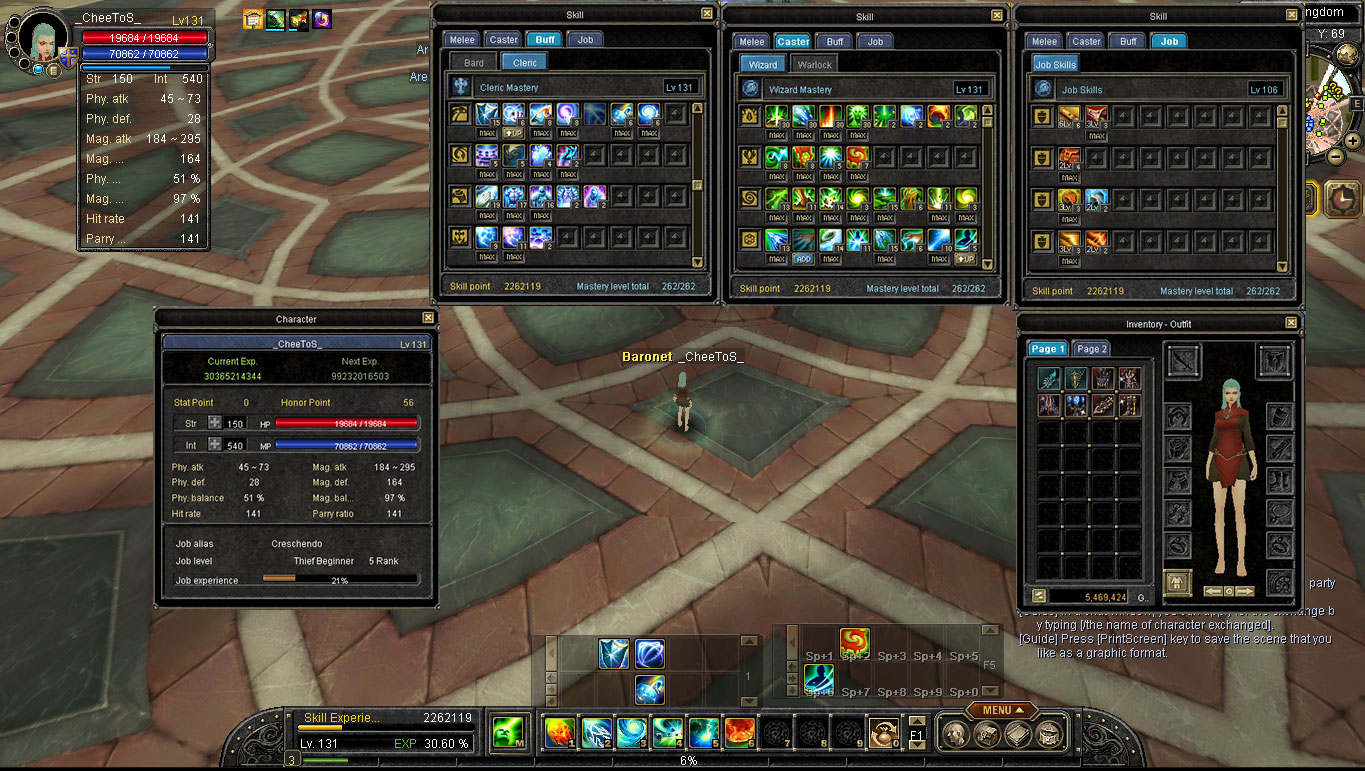Use the fireball skill in hotbar slot 1
This screenshot has width=1365, height=771.
pos(559,733)
